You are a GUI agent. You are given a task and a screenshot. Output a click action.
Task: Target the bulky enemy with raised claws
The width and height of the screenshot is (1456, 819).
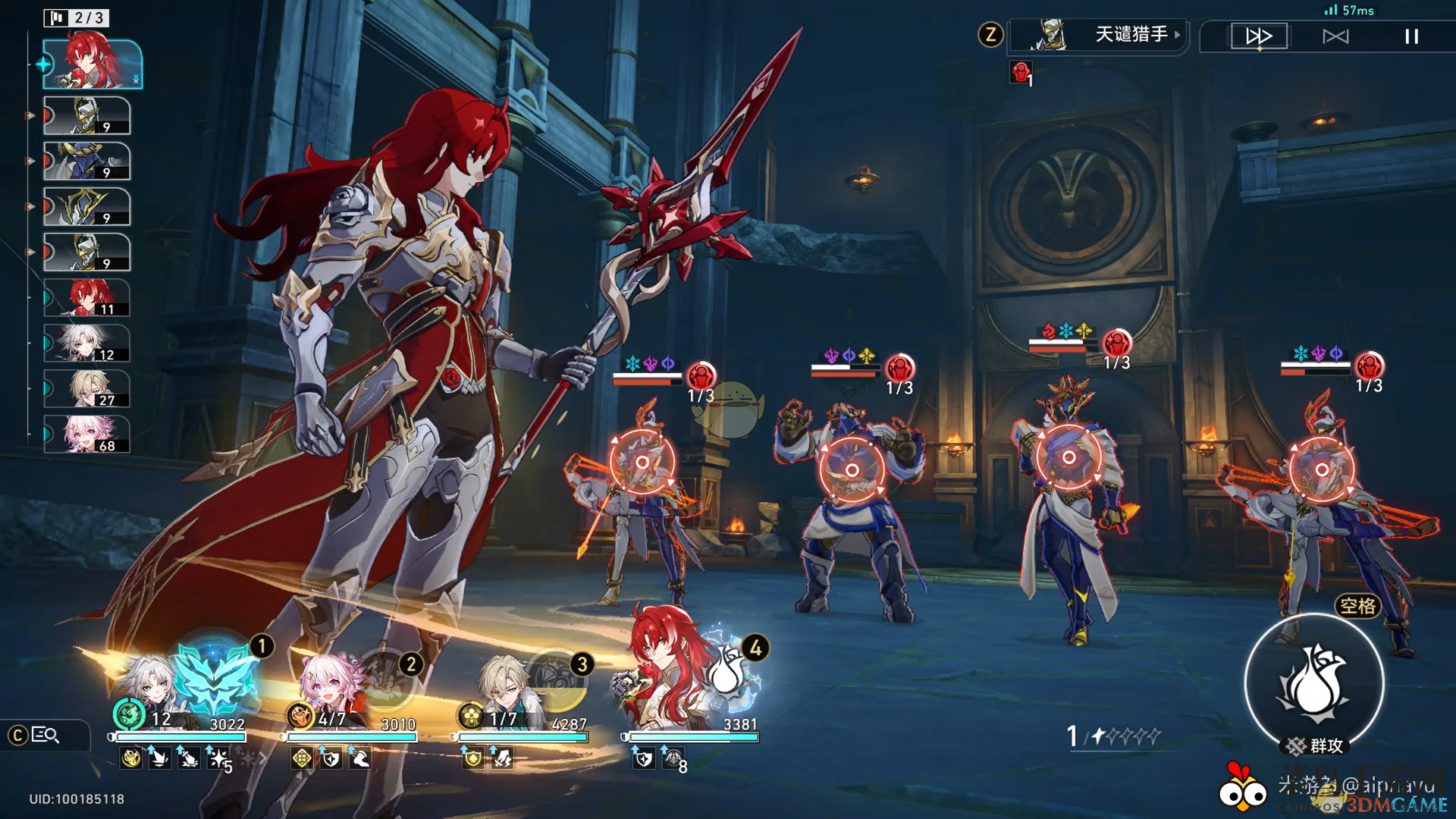pyautogui.click(x=852, y=470)
